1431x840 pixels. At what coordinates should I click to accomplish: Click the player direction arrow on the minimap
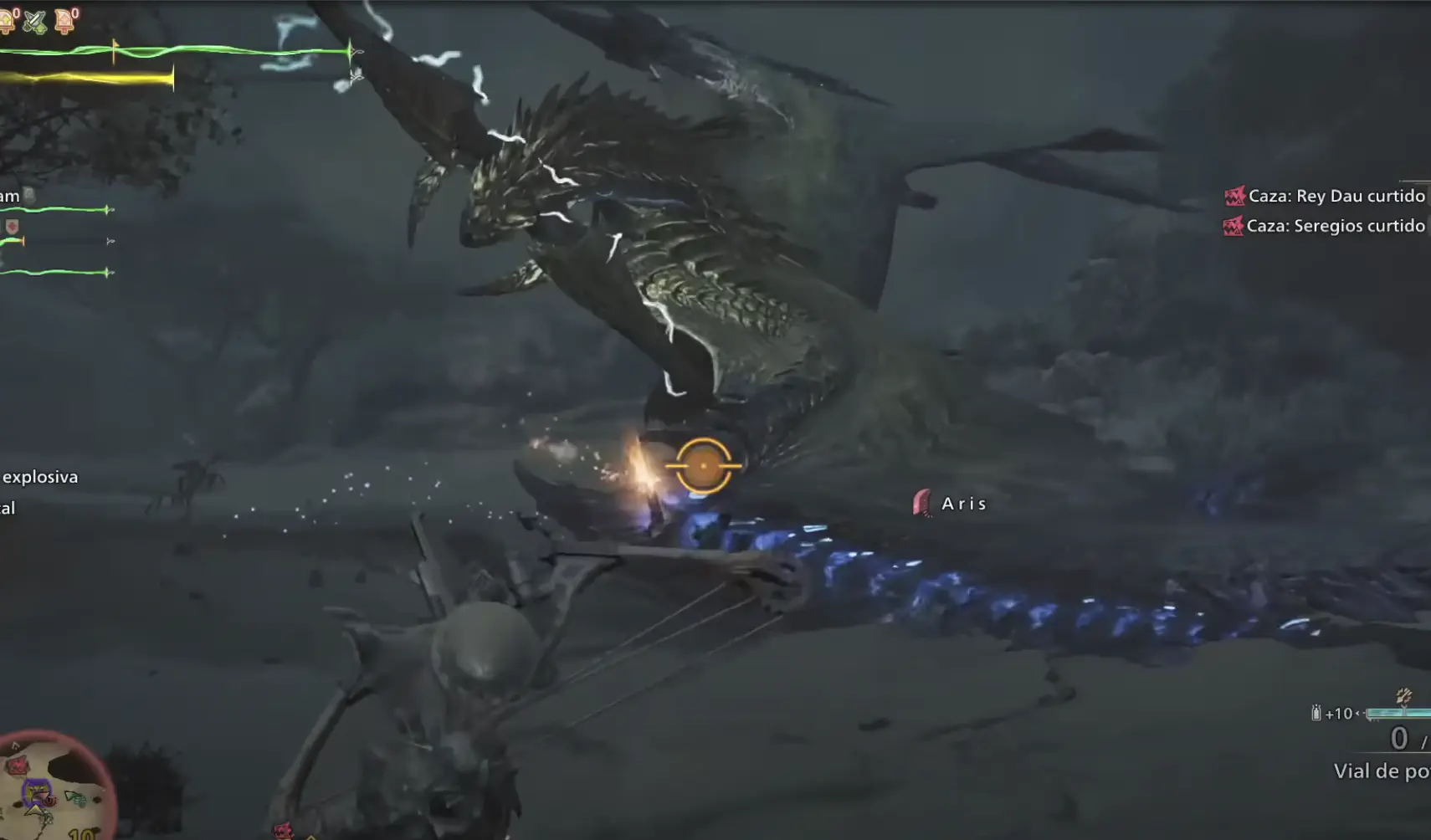click(x=34, y=810)
